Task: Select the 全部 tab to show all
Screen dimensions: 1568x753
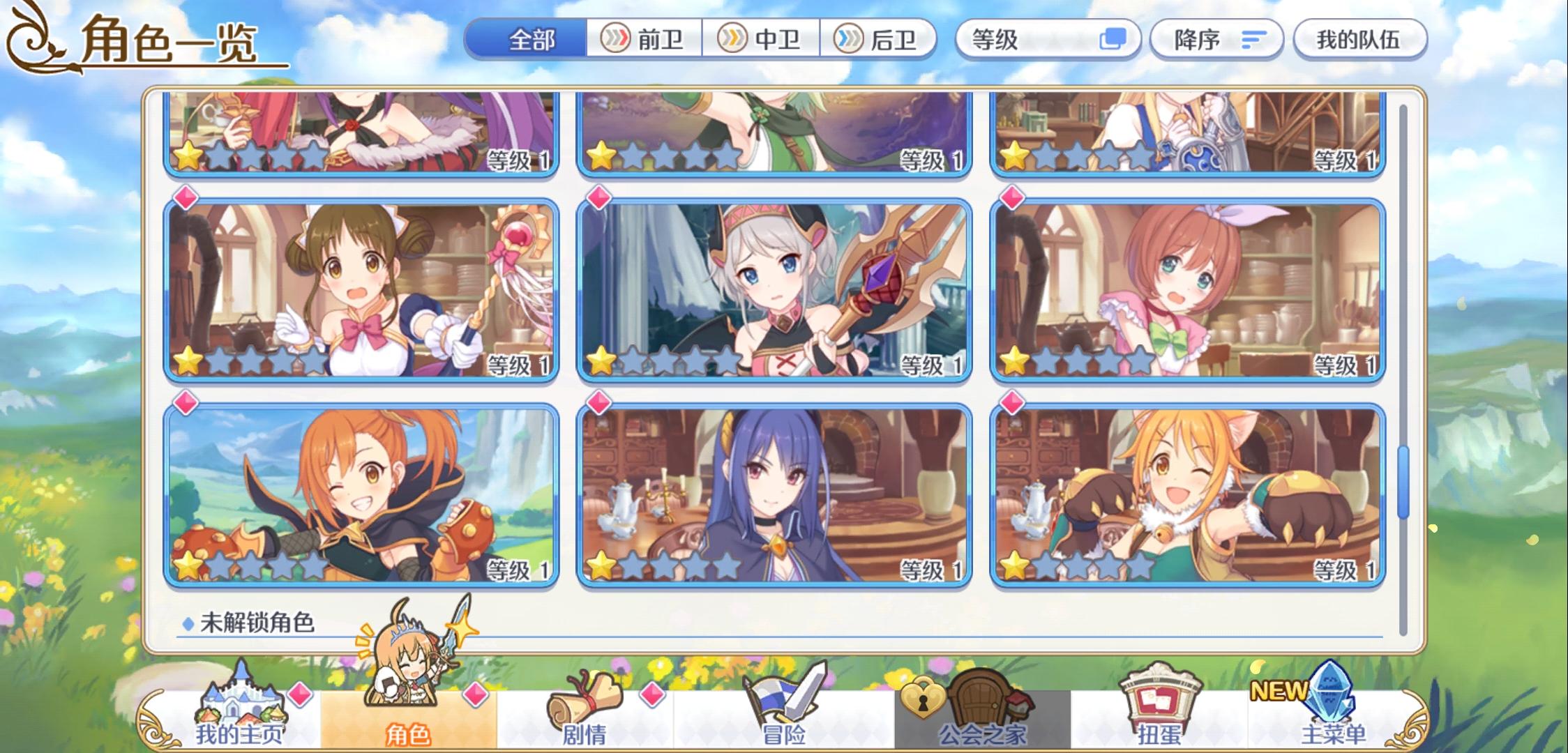Action: pos(532,40)
